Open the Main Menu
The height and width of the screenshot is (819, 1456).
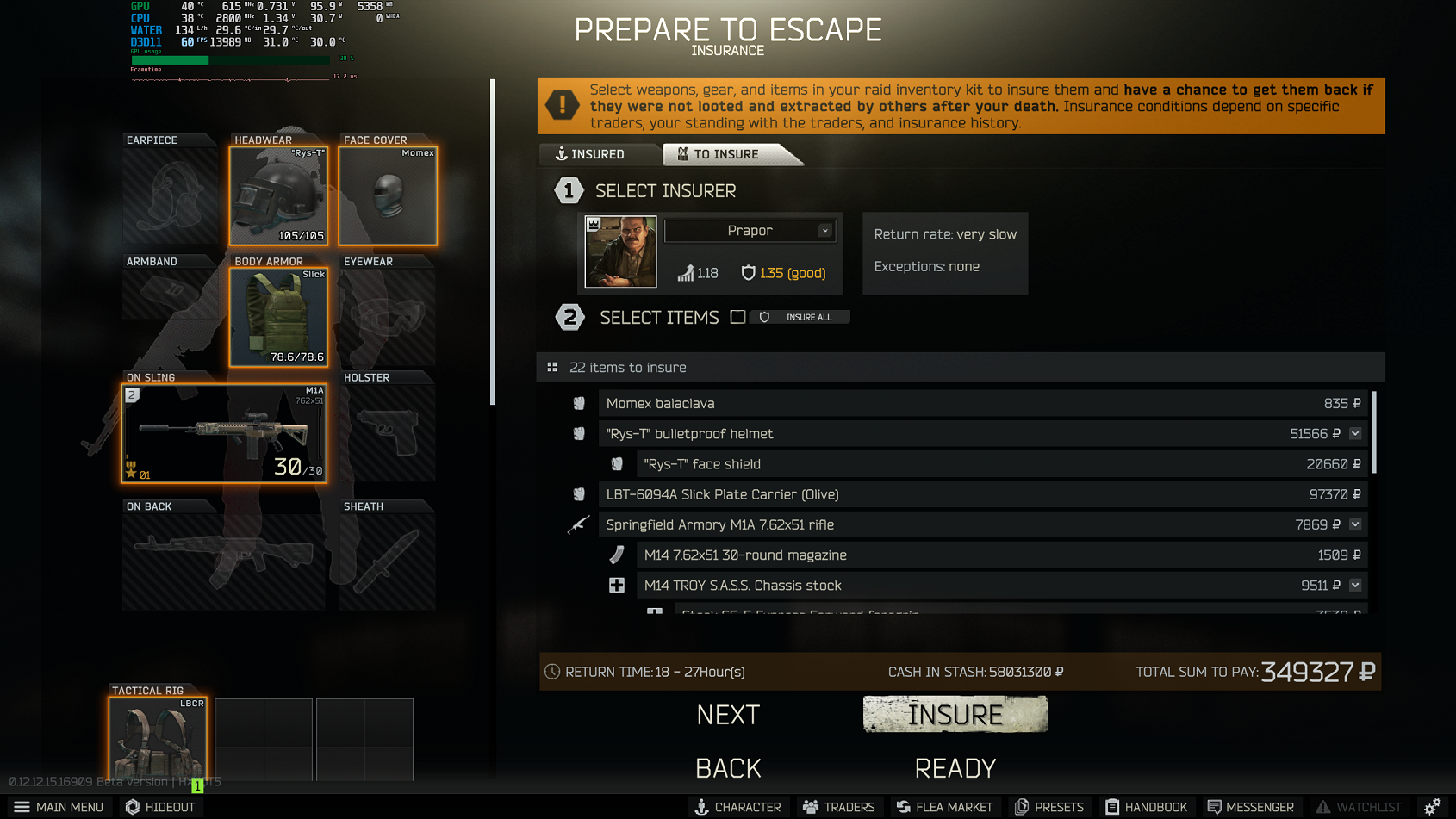coord(60,807)
